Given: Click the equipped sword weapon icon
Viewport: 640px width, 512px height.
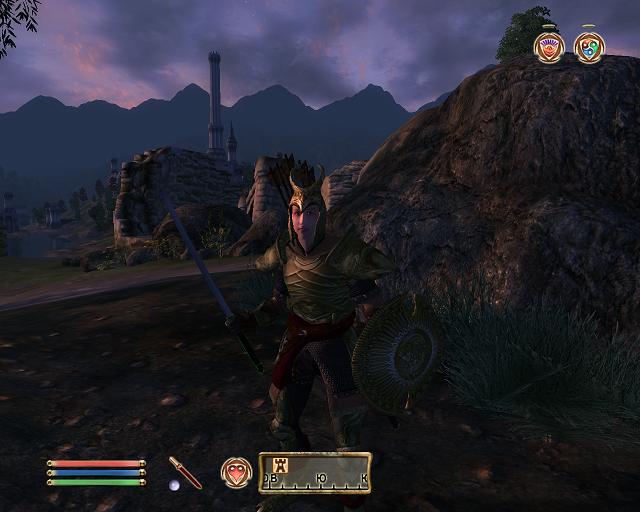Looking at the screenshot, I should (x=185, y=471).
